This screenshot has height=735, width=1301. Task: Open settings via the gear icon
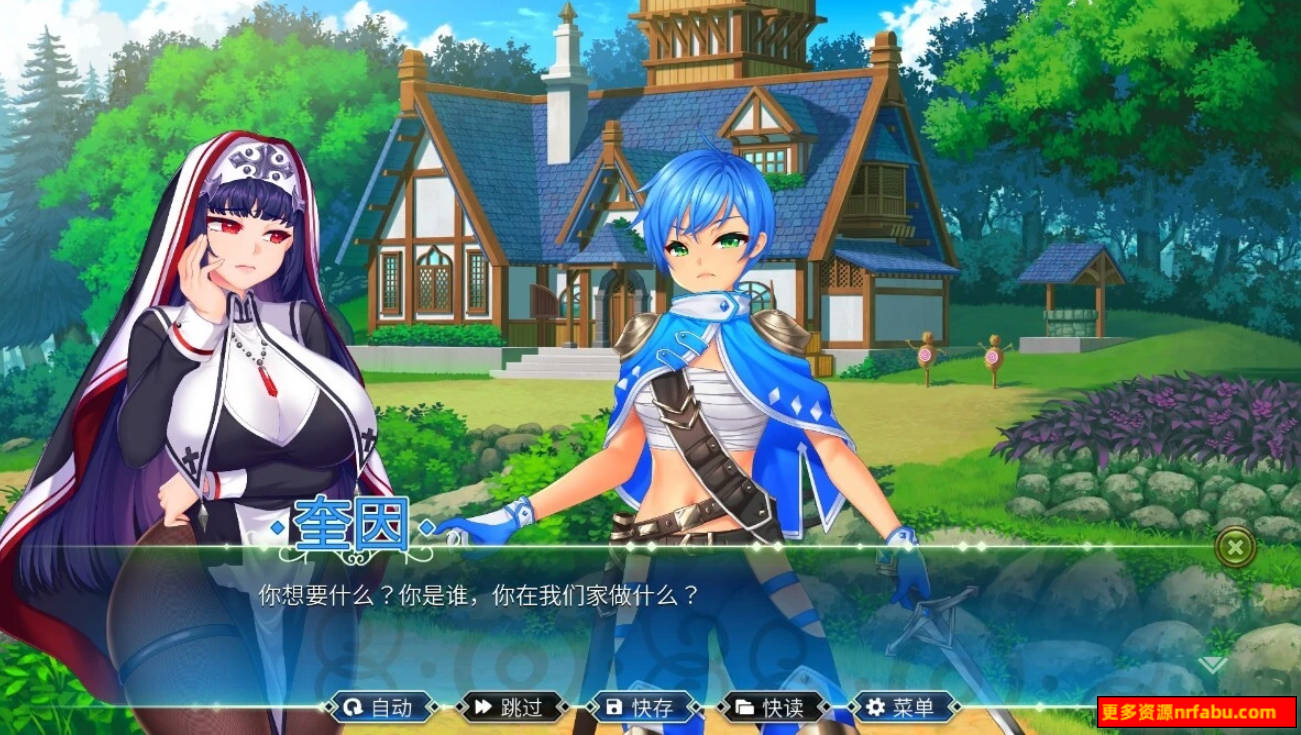click(874, 707)
